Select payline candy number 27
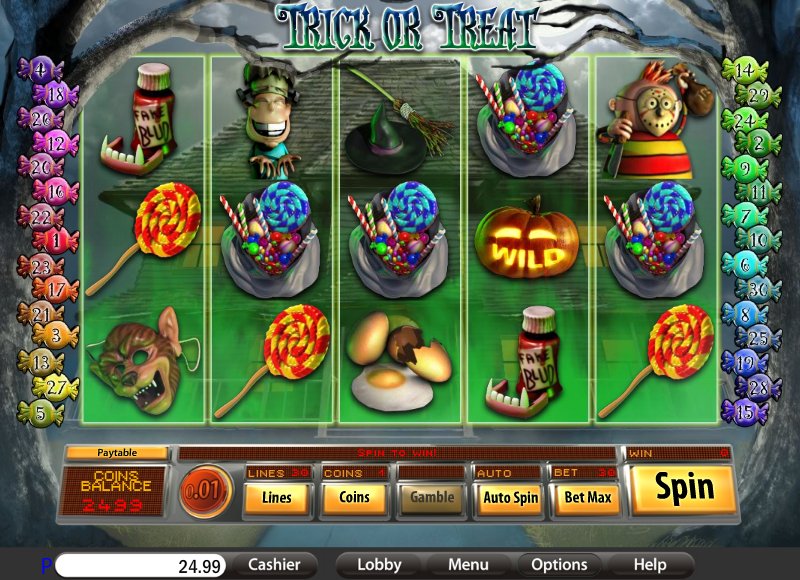This screenshot has width=800, height=580. pyautogui.click(x=56, y=387)
